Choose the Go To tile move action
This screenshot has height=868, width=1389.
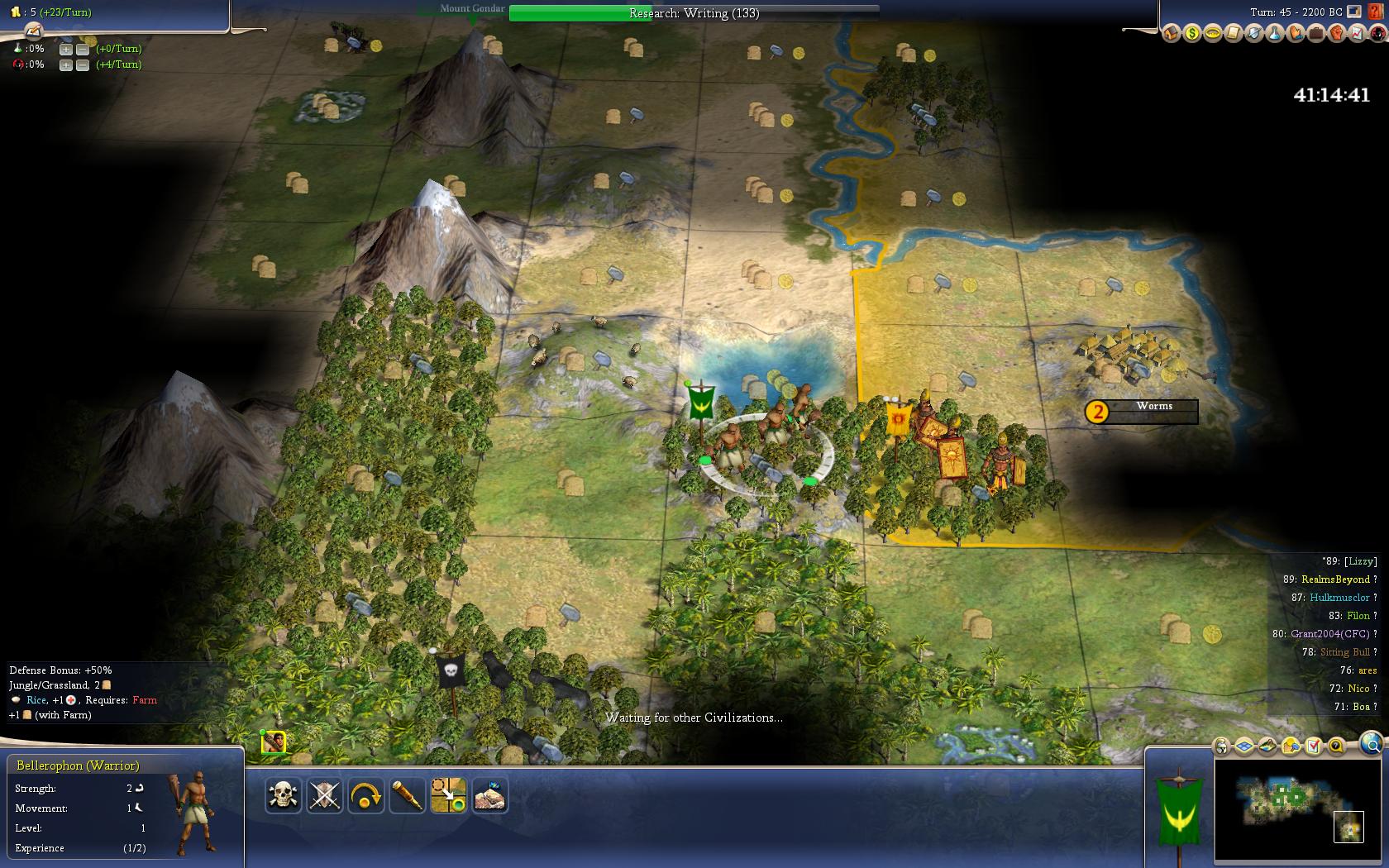point(448,795)
